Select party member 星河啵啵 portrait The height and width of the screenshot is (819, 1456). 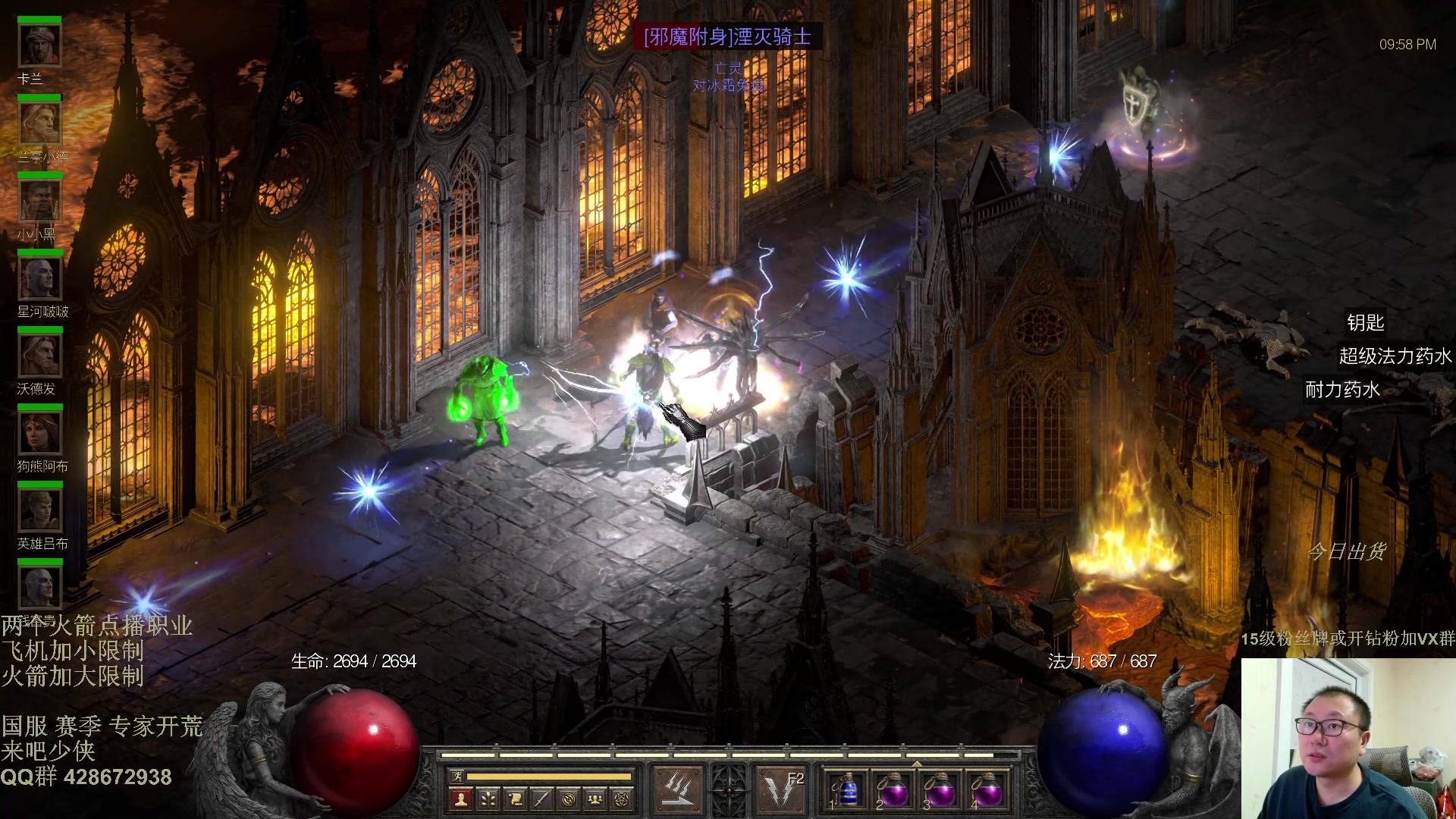[x=39, y=278]
